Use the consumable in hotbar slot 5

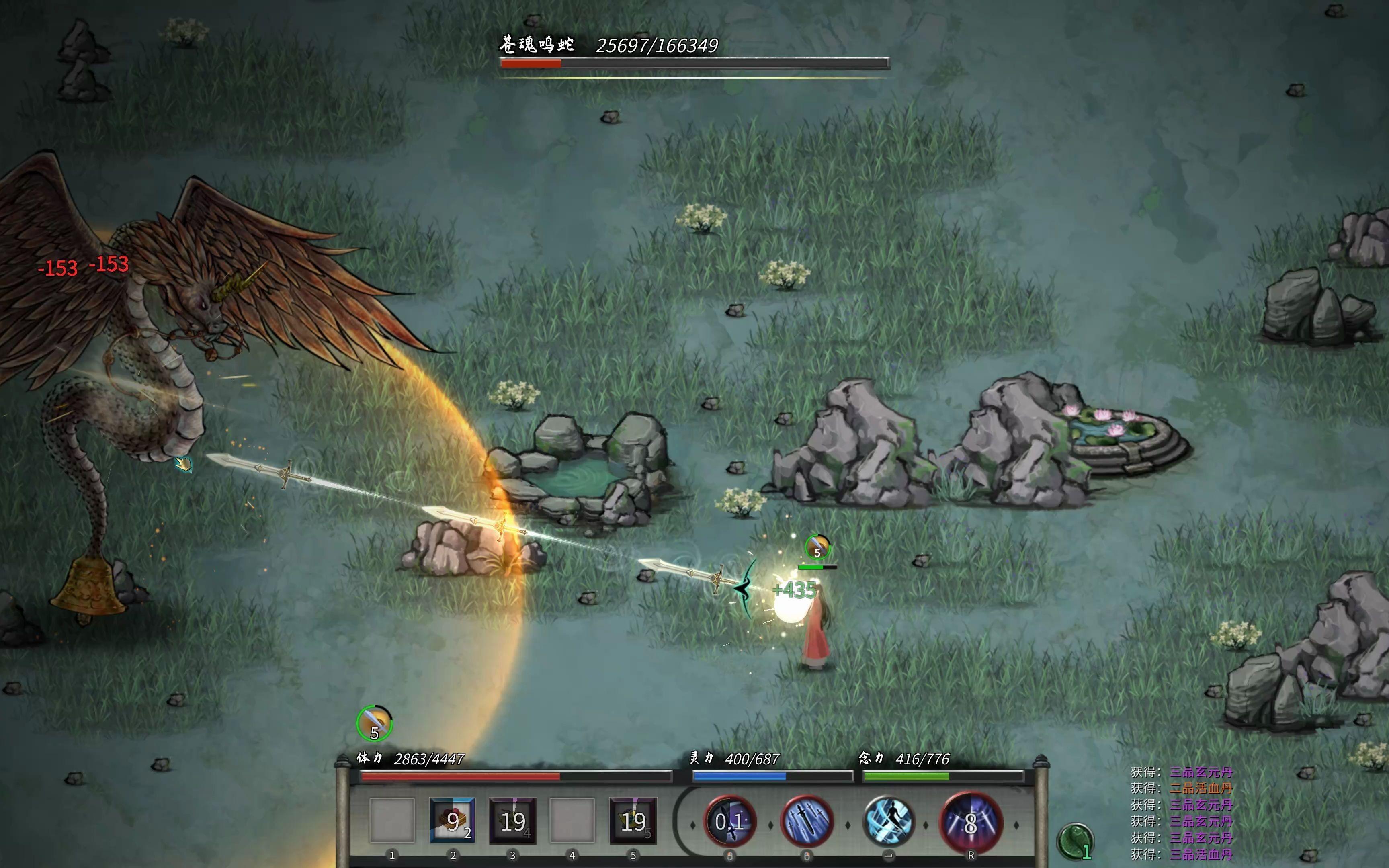(633, 821)
